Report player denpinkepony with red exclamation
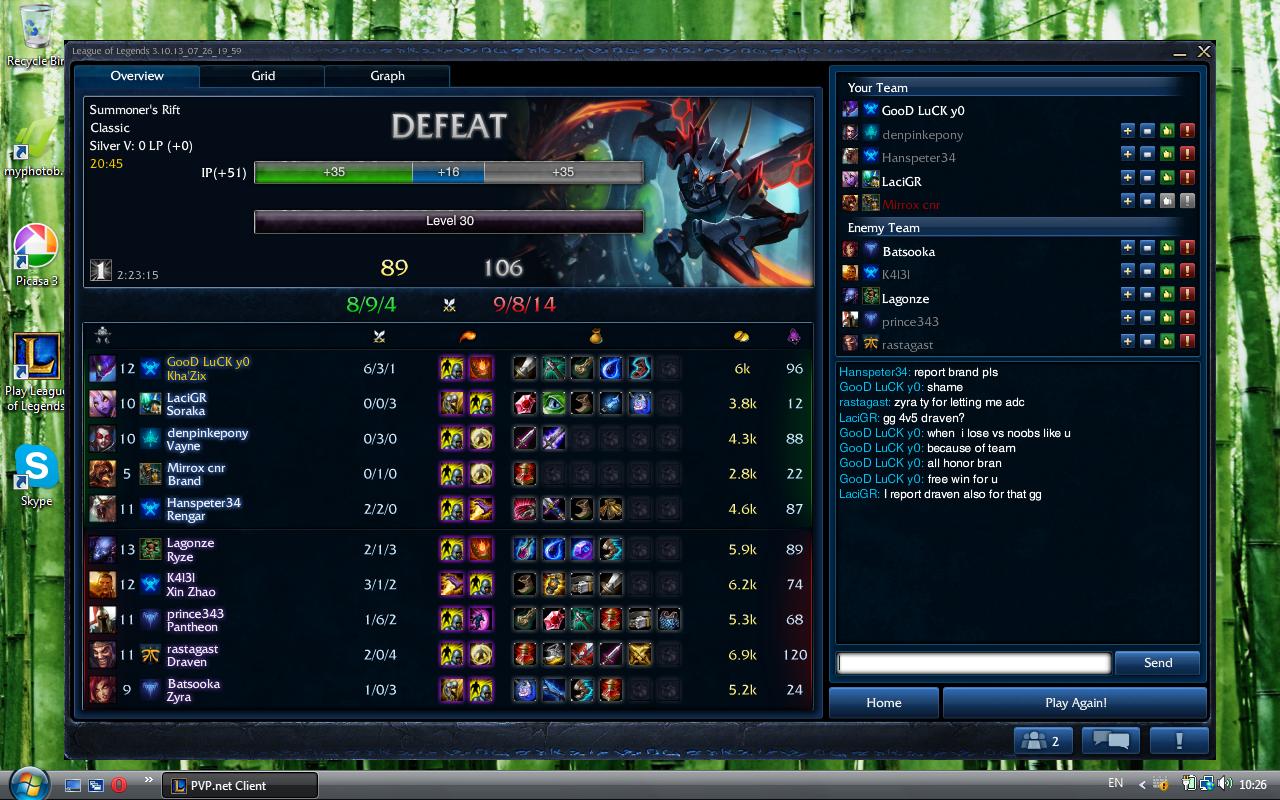The image size is (1280, 800). pos(1187,131)
